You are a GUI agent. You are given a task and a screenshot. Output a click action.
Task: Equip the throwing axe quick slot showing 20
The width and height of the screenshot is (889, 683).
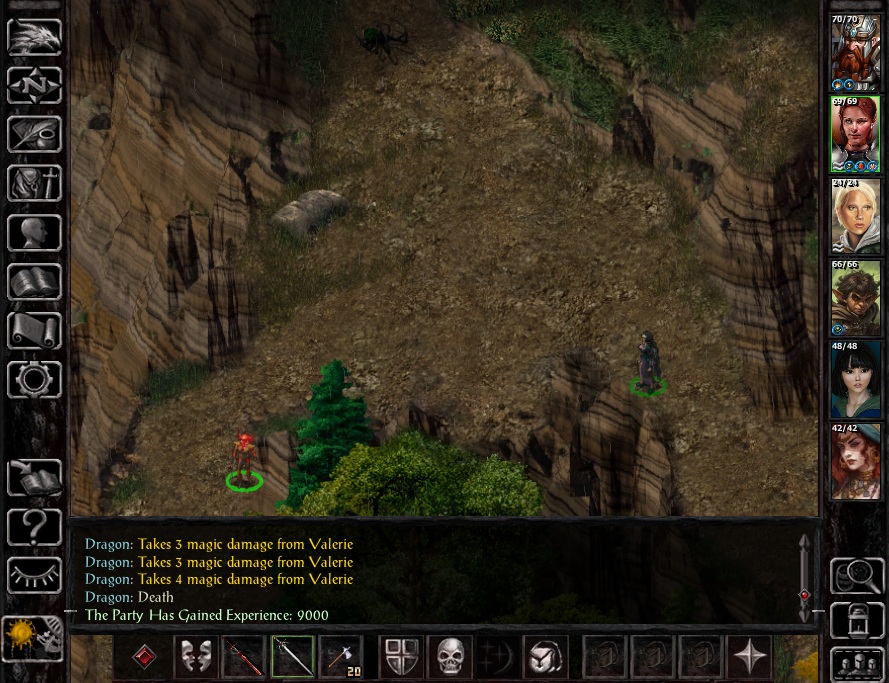click(341, 657)
